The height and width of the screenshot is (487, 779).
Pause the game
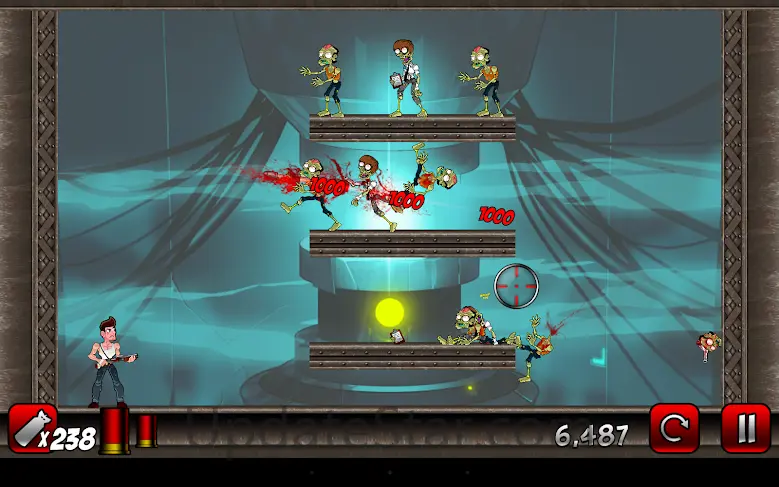pos(745,429)
